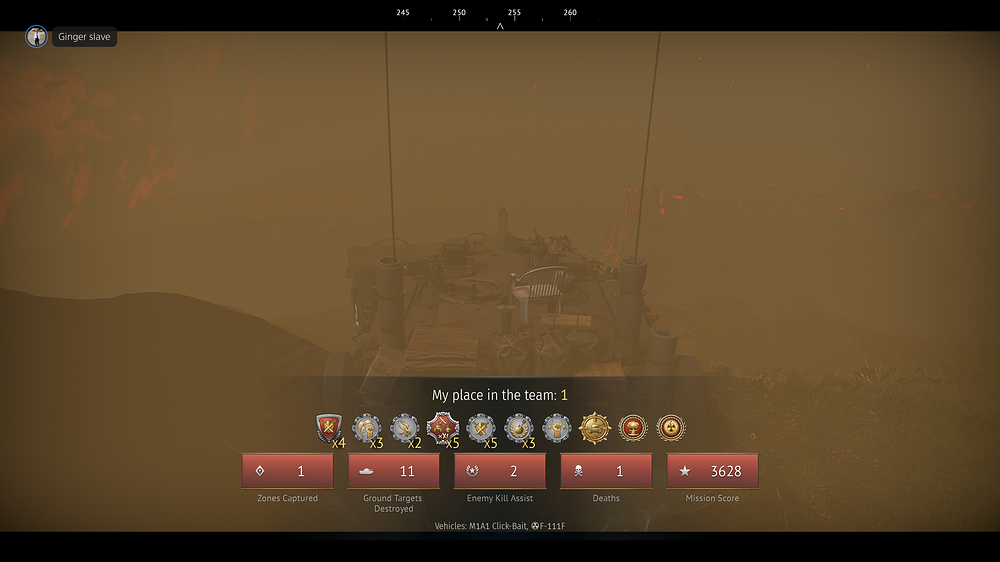1000x562 pixels.
Task: Click the silver helmet award medal
Action: 366,429
